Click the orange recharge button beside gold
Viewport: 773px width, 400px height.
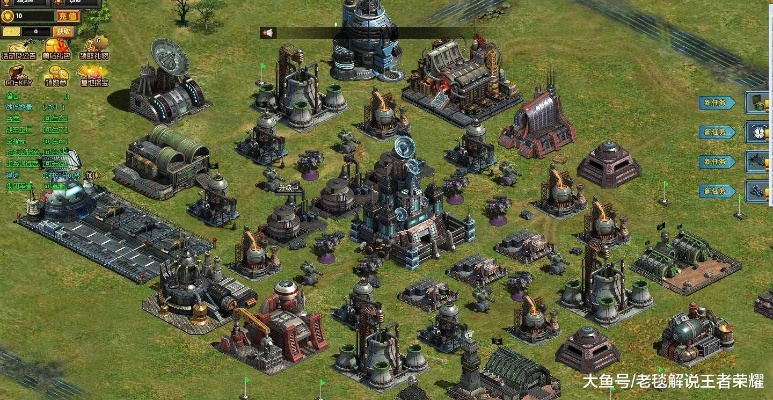[67, 16]
